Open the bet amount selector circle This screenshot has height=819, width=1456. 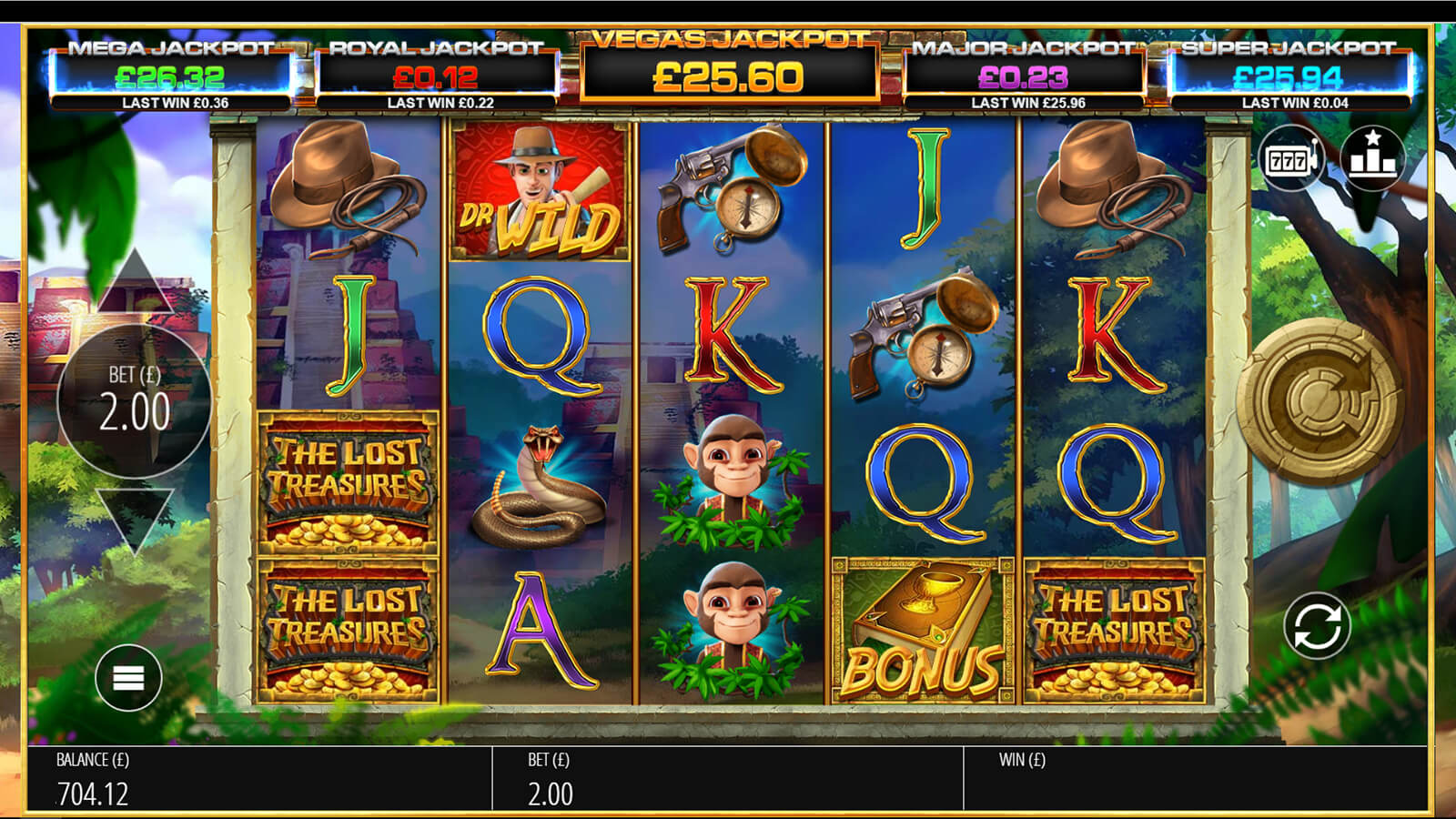[135, 399]
